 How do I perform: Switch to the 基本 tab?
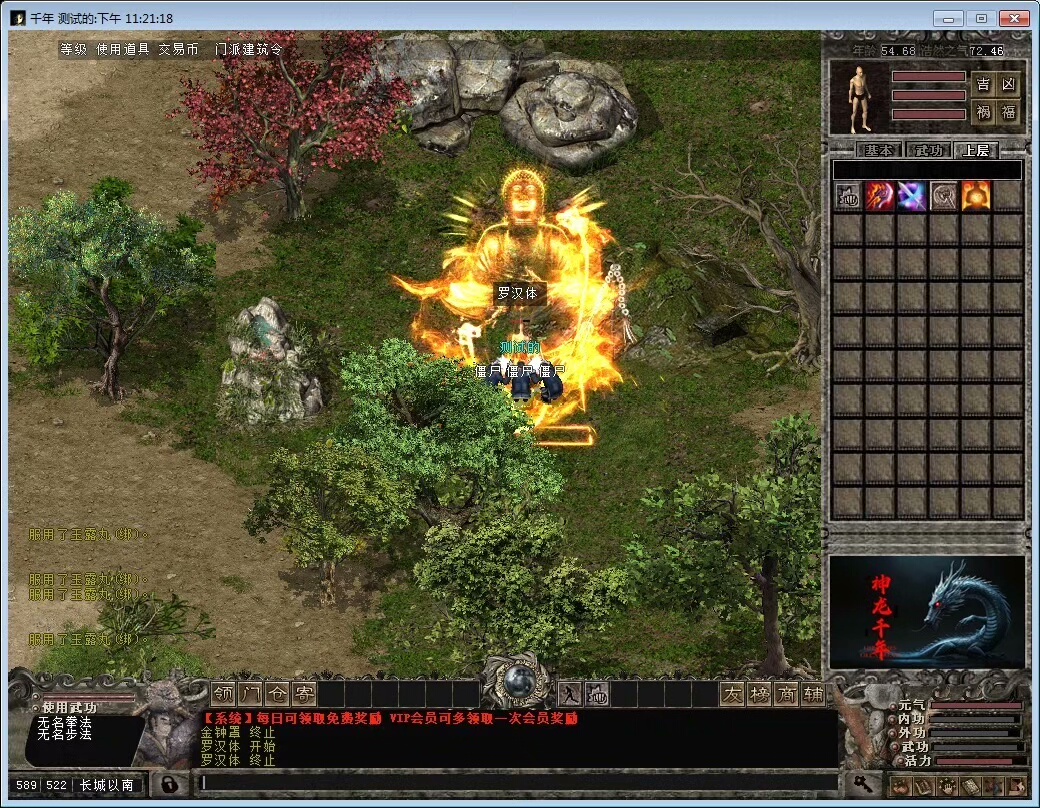click(880, 150)
